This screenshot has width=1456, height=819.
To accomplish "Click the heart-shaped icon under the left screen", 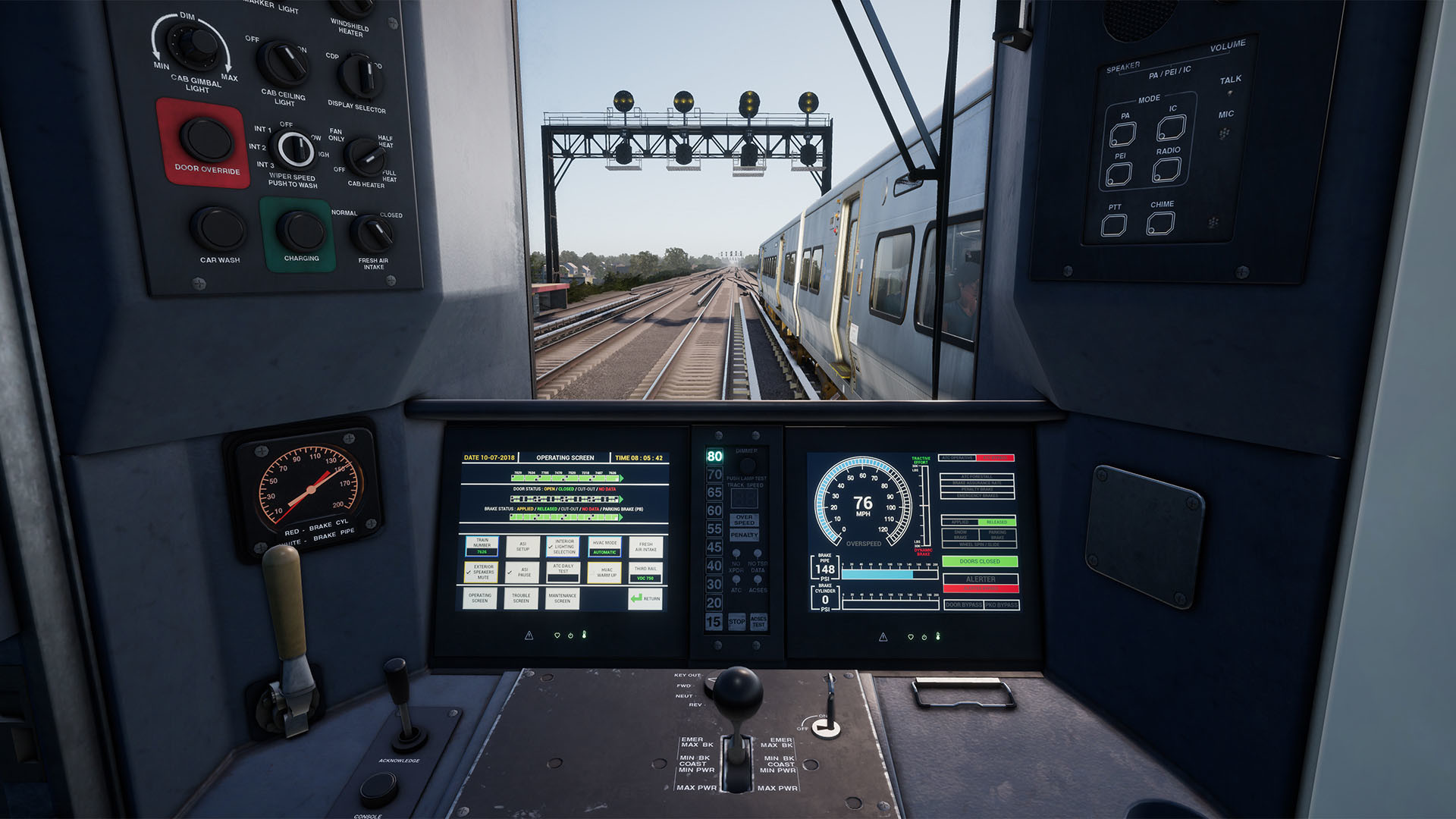I will [557, 636].
